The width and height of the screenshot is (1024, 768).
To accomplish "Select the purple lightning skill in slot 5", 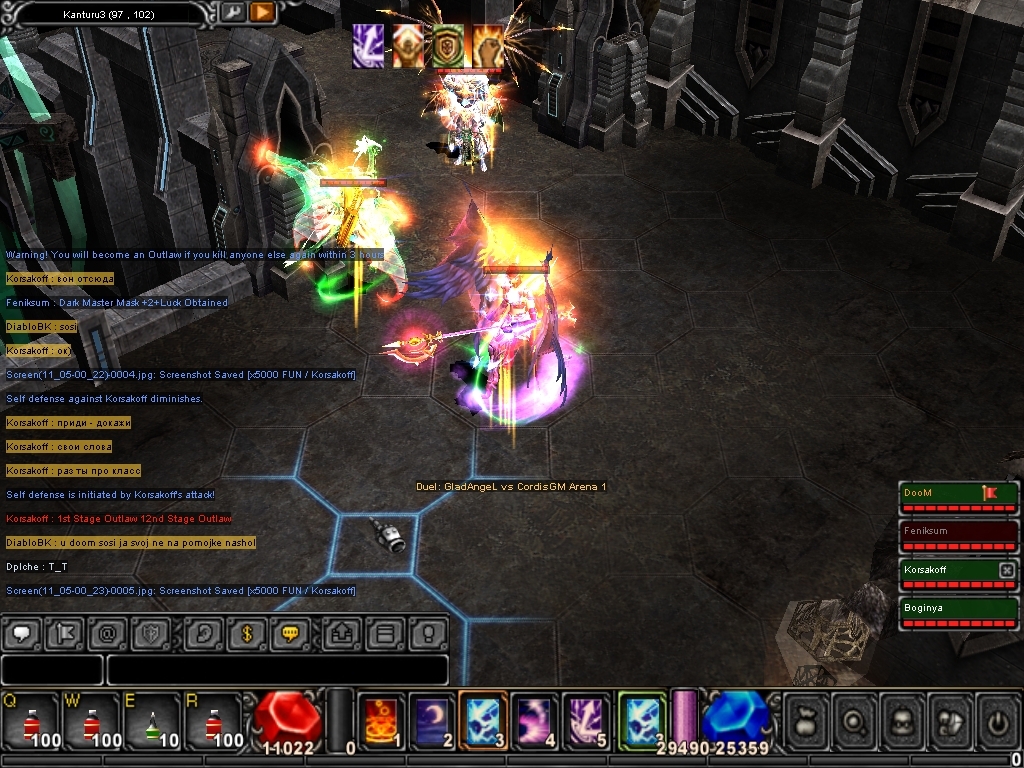I will point(587,720).
